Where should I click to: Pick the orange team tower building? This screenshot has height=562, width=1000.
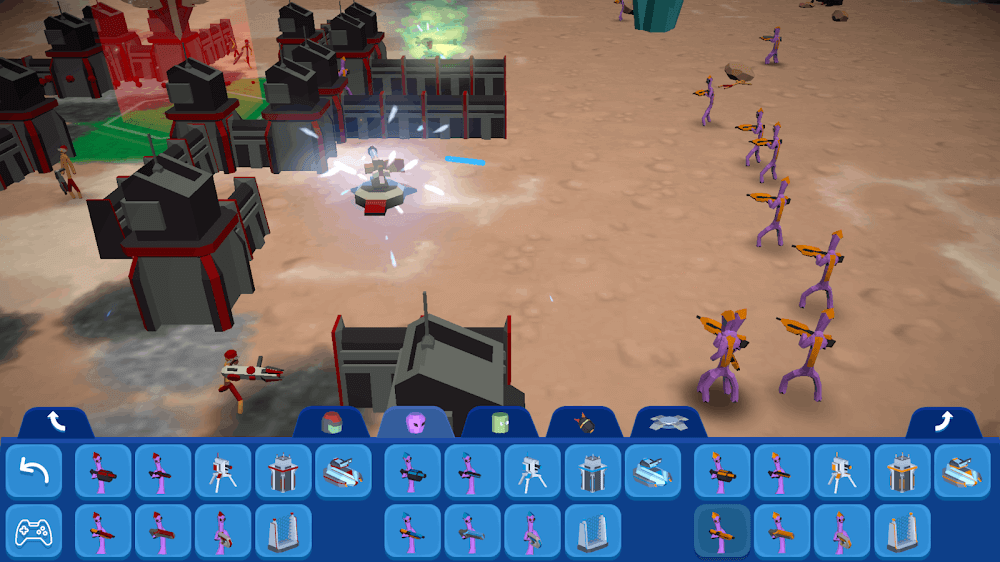tap(902, 472)
